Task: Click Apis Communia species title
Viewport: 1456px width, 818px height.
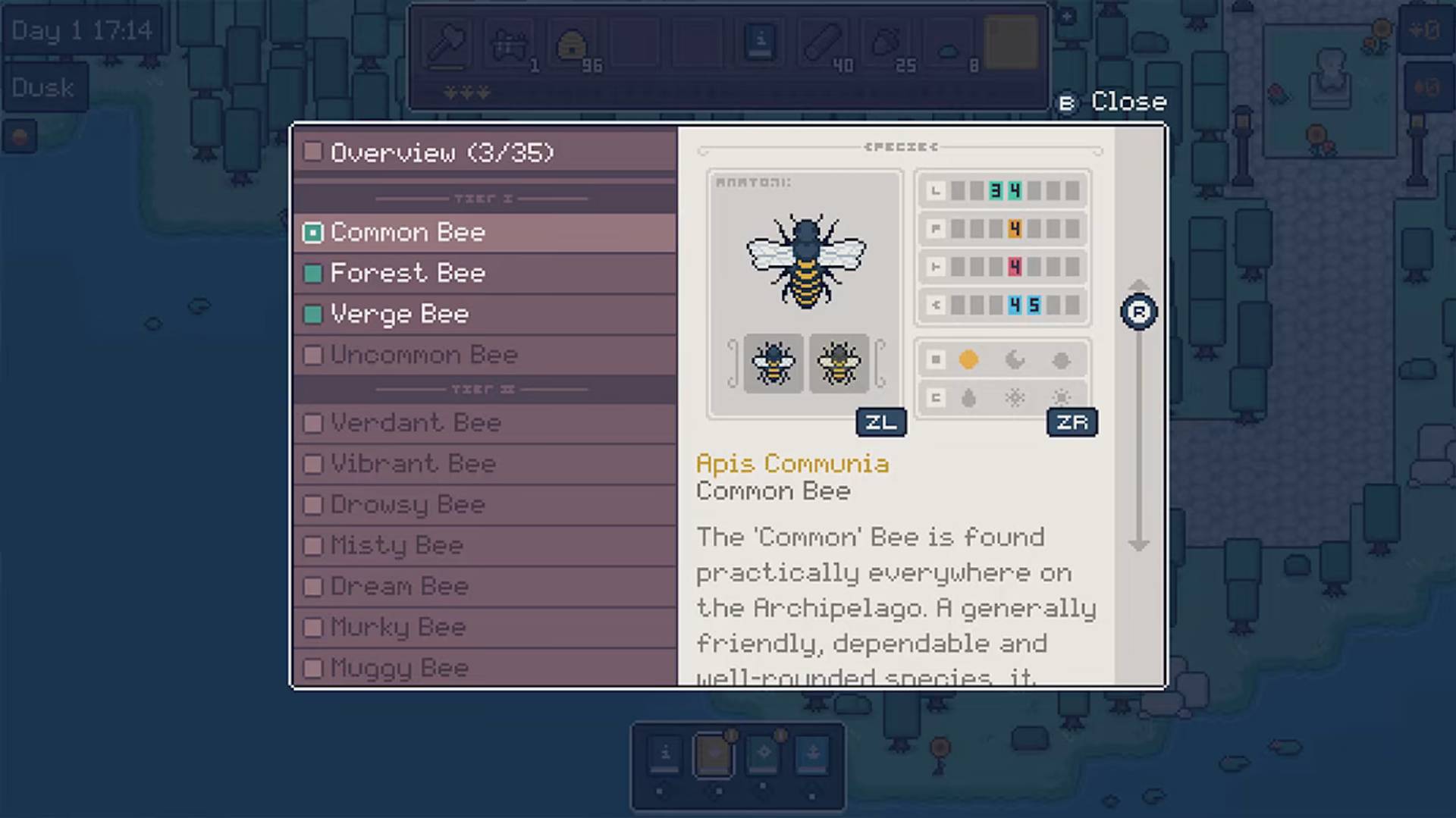Action: click(x=793, y=464)
